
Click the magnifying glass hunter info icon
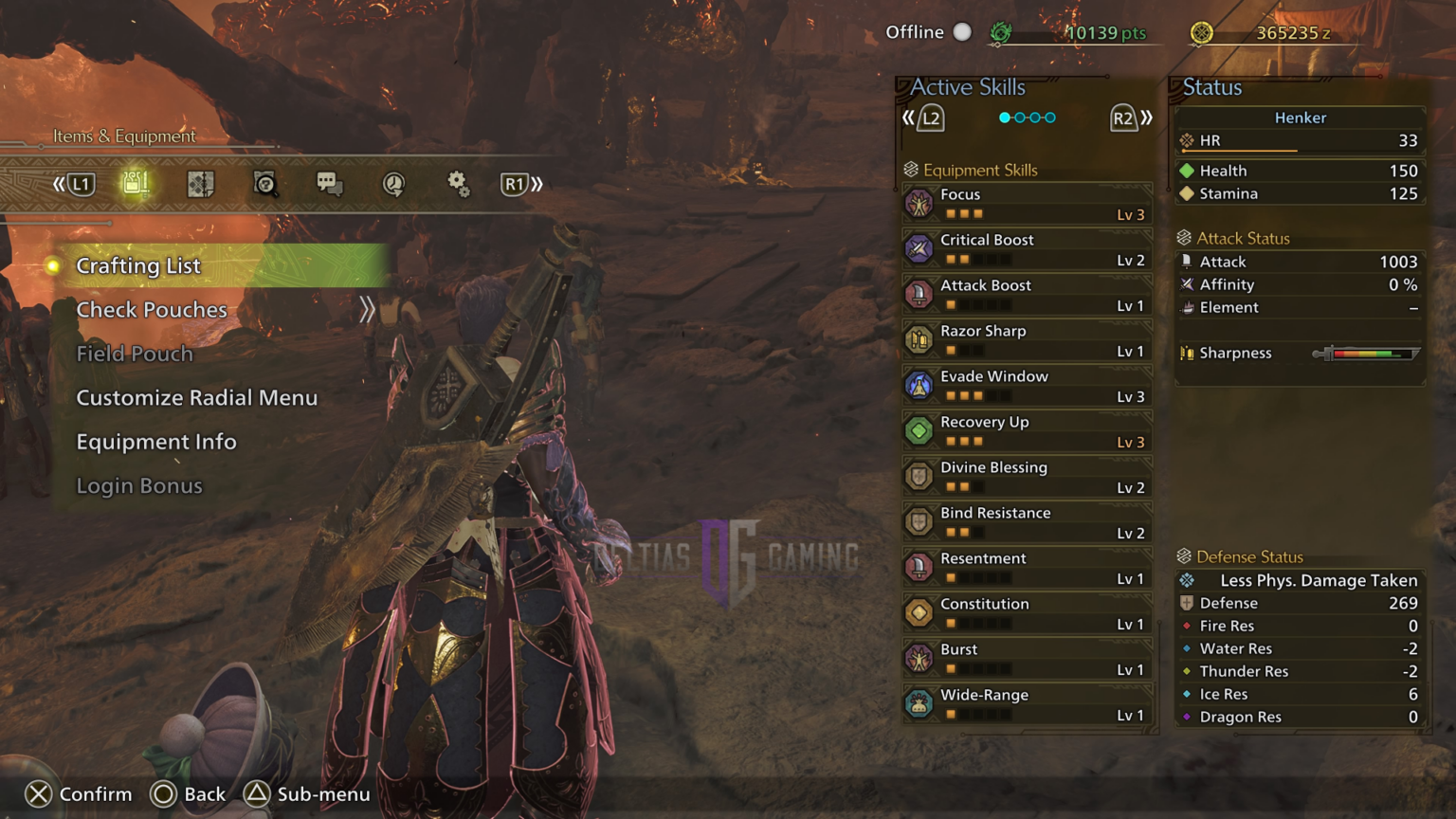265,184
